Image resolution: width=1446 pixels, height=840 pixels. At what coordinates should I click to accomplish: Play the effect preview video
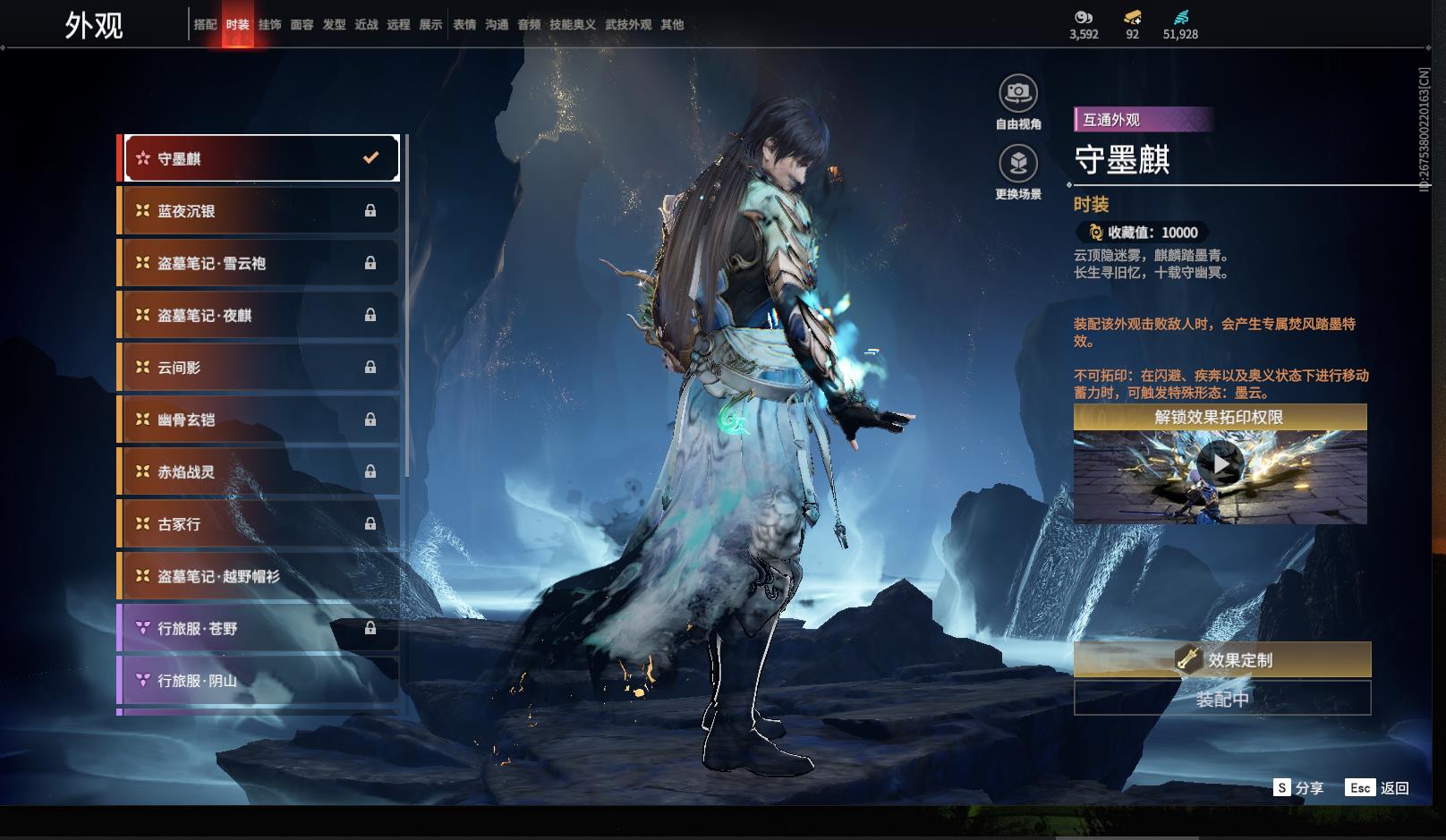pos(1220,464)
